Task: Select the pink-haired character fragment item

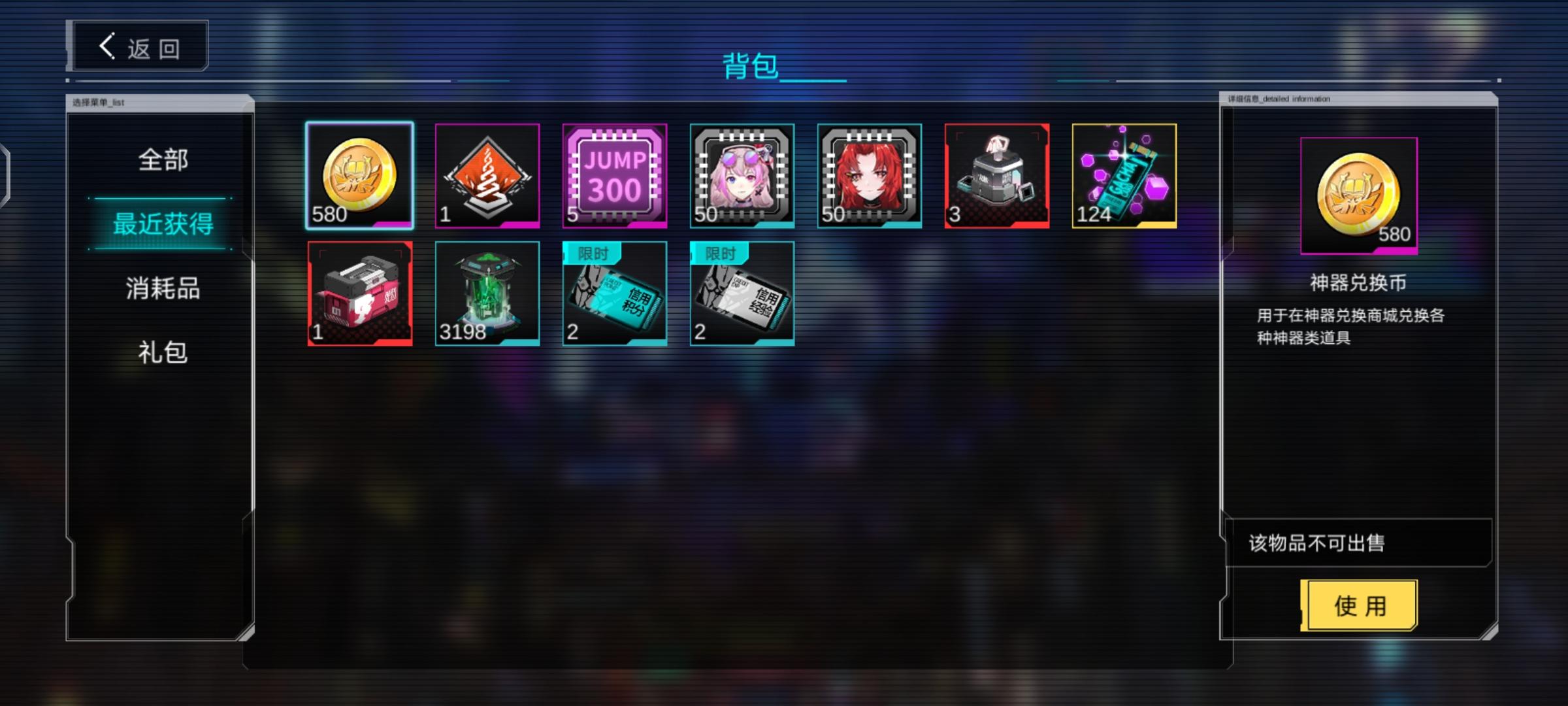Action: tap(741, 175)
